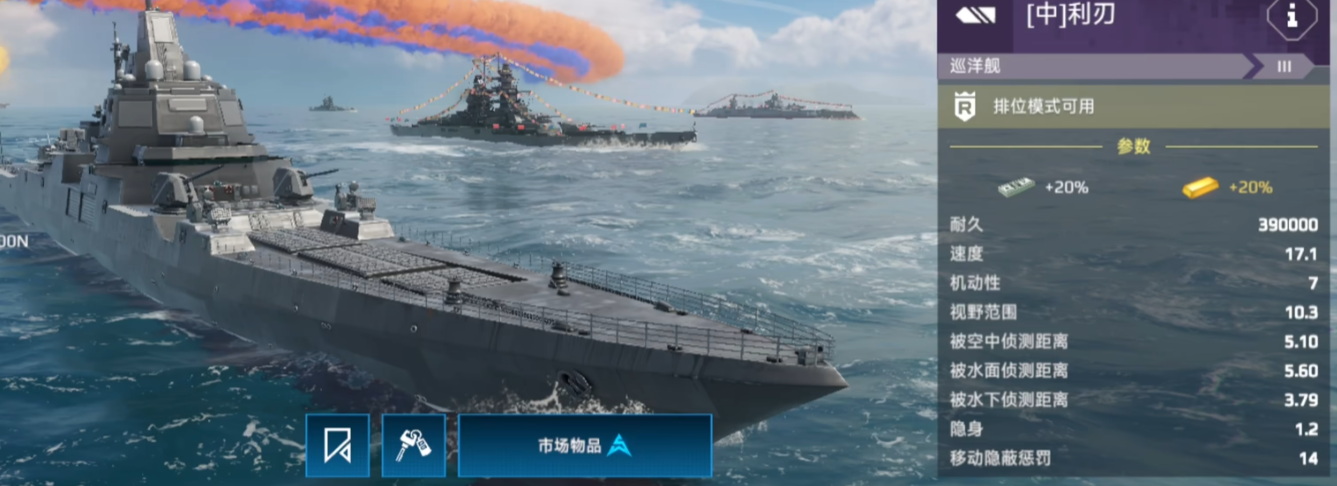Click the ship class emblem beside [中]利刃
Screen dimensions: 1337x486
coord(975,15)
